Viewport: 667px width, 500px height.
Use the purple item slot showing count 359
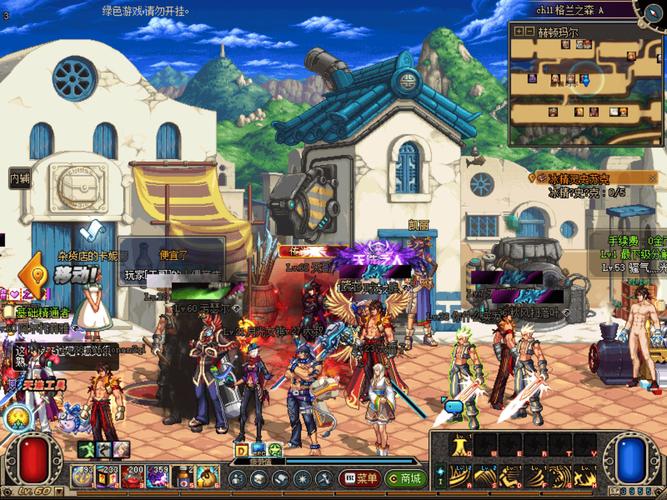[x=158, y=479]
